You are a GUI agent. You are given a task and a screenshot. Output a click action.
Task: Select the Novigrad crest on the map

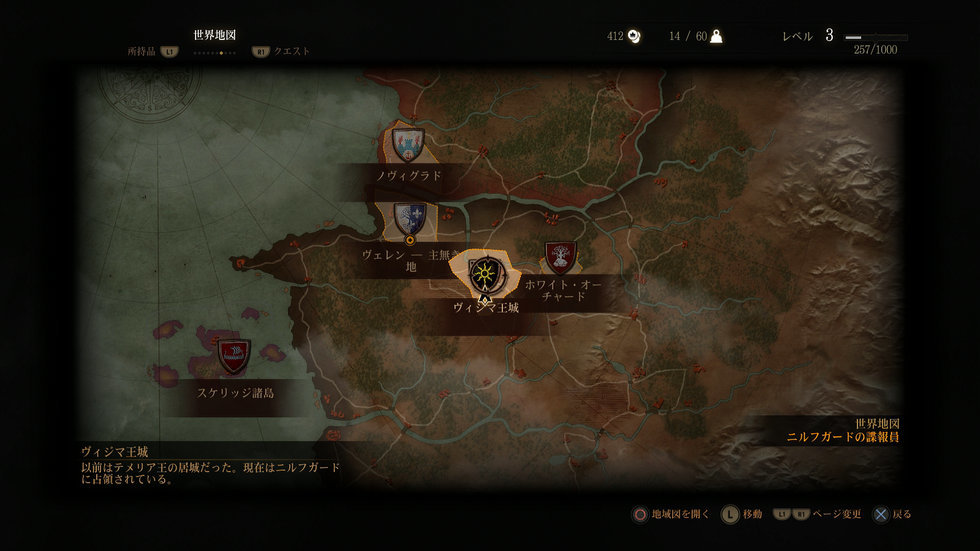407,144
